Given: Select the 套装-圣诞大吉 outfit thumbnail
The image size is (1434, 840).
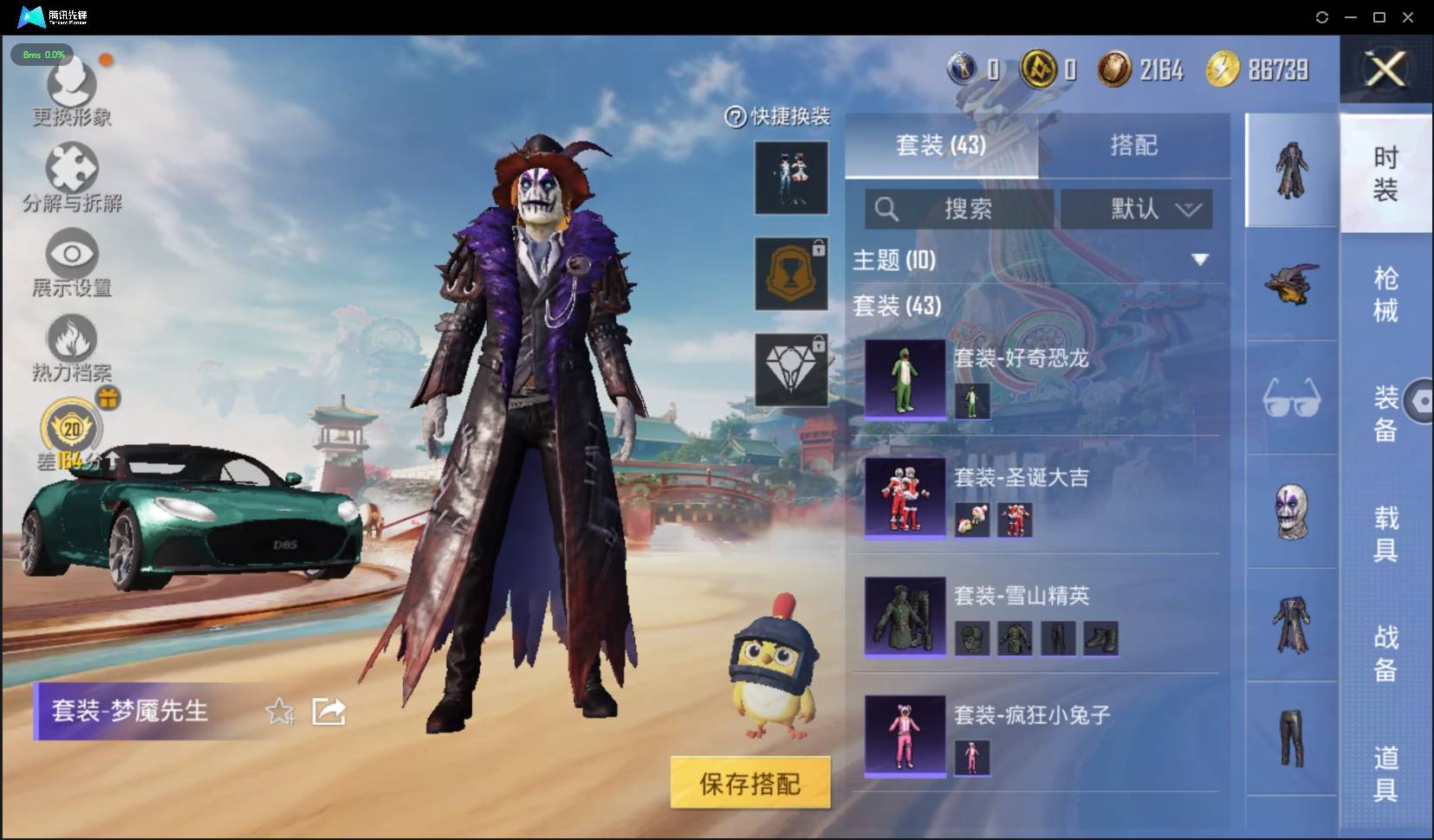Looking at the screenshot, I should click(x=905, y=498).
